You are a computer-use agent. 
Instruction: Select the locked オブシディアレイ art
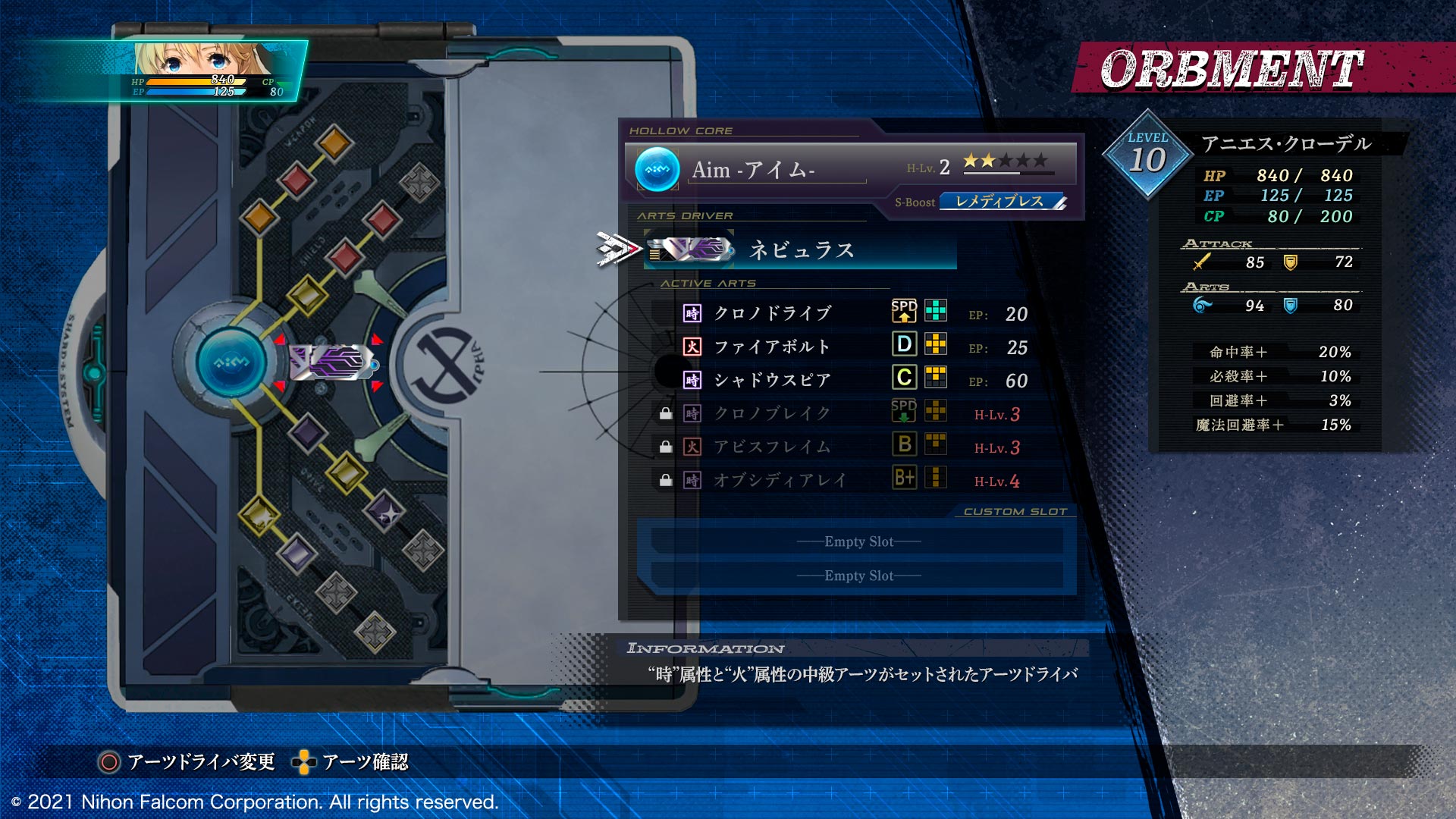(780, 480)
